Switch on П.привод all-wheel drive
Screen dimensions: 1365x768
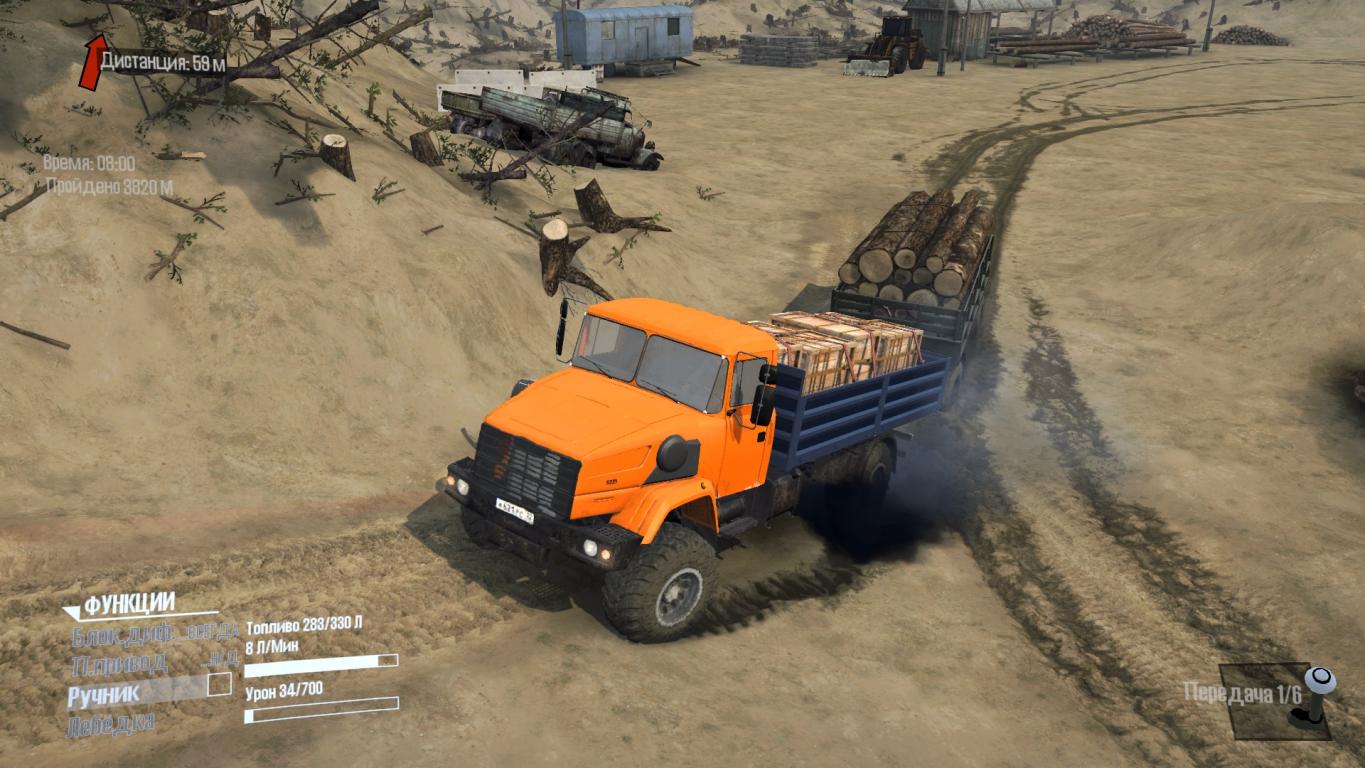point(119,662)
